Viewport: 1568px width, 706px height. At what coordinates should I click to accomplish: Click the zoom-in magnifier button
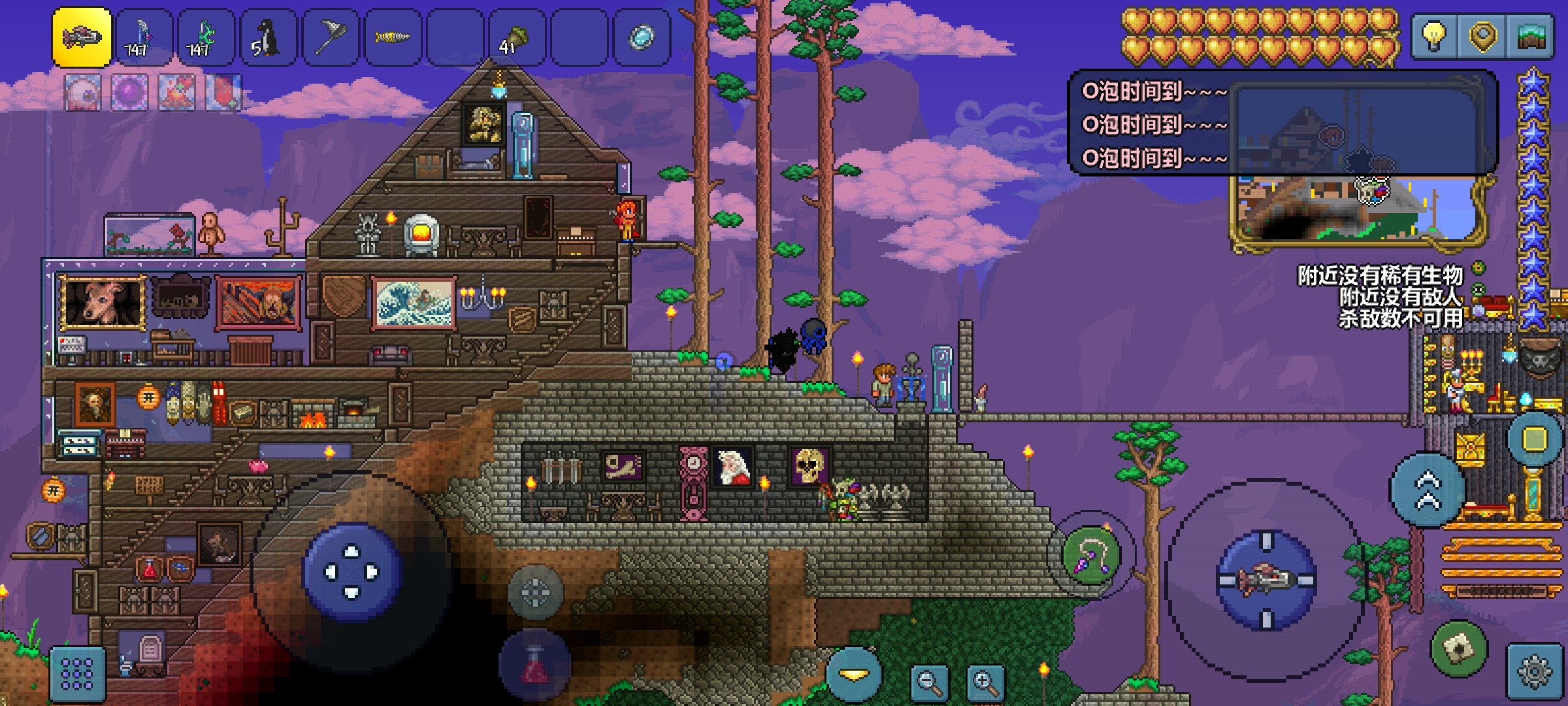[986, 682]
